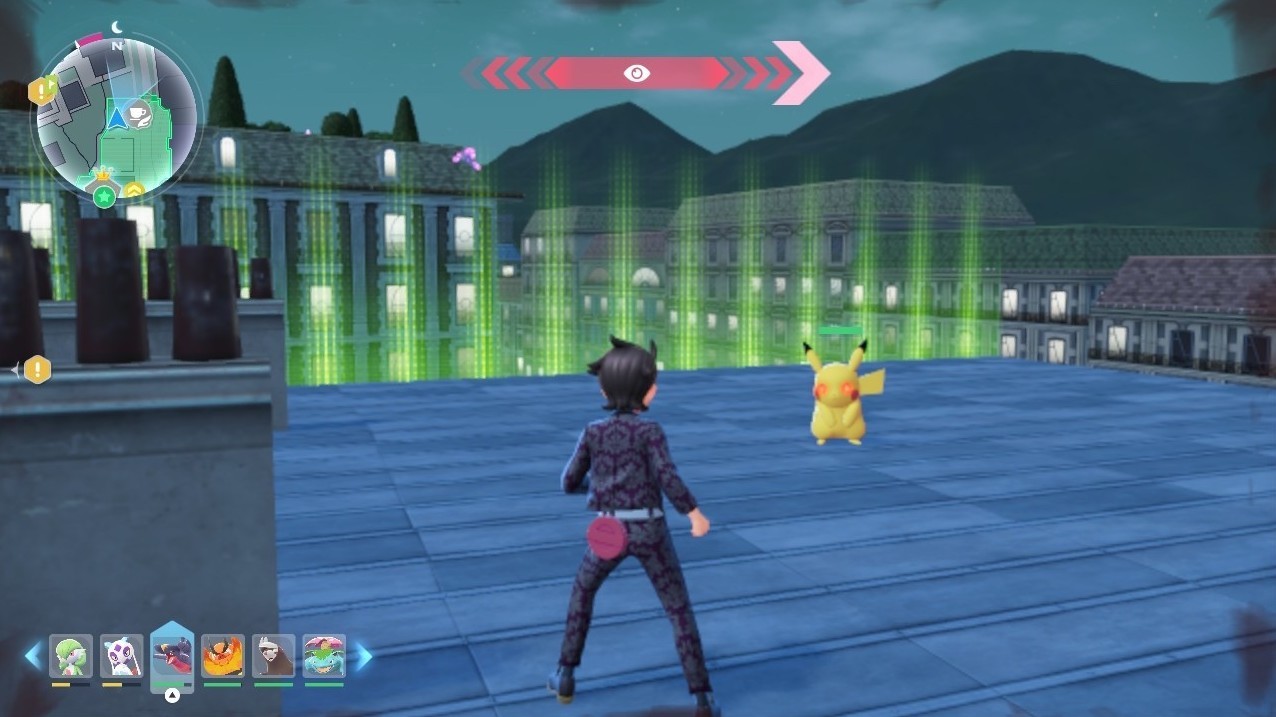1276x717 pixels.
Task: Click the party bar's right arrow
Action: coord(362,656)
